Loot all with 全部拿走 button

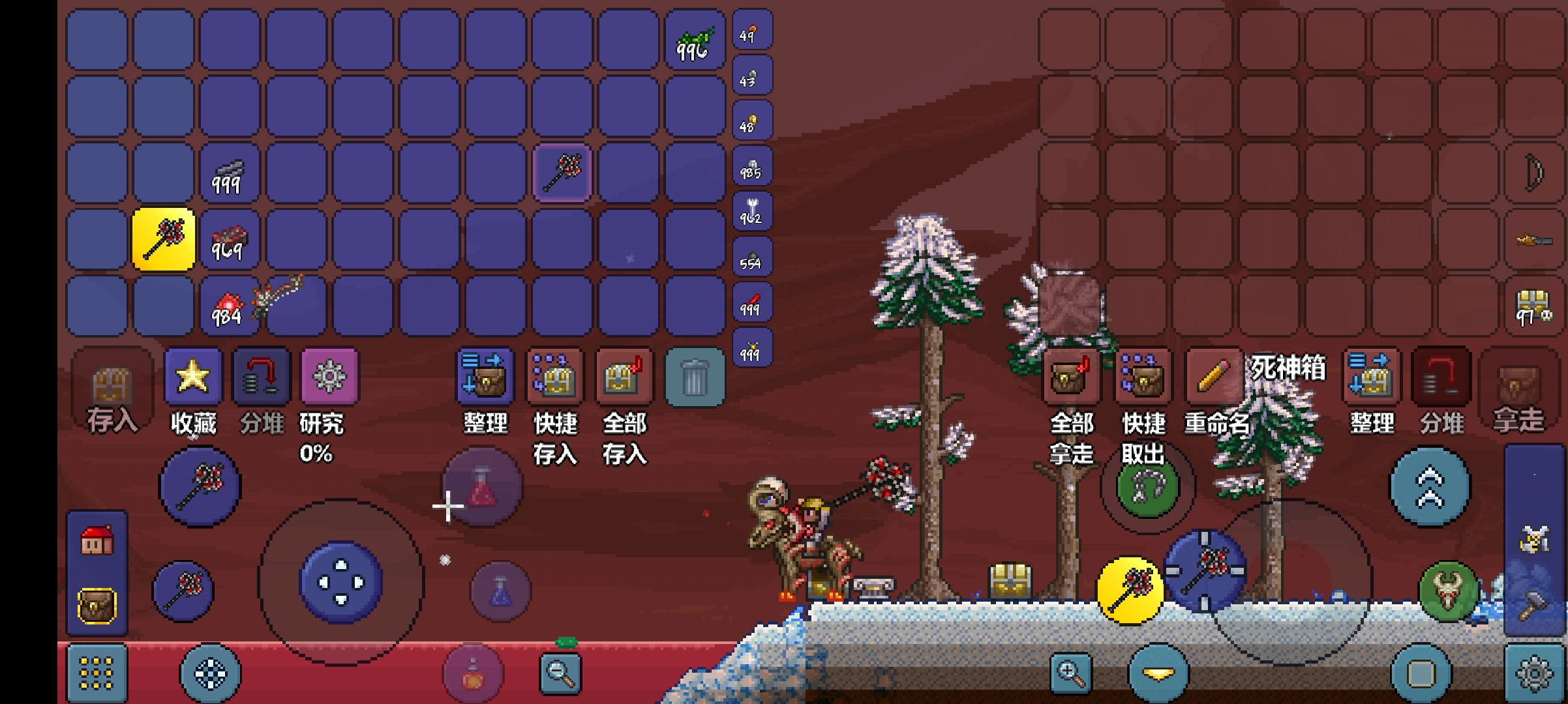pyautogui.click(x=1071, y=377)
